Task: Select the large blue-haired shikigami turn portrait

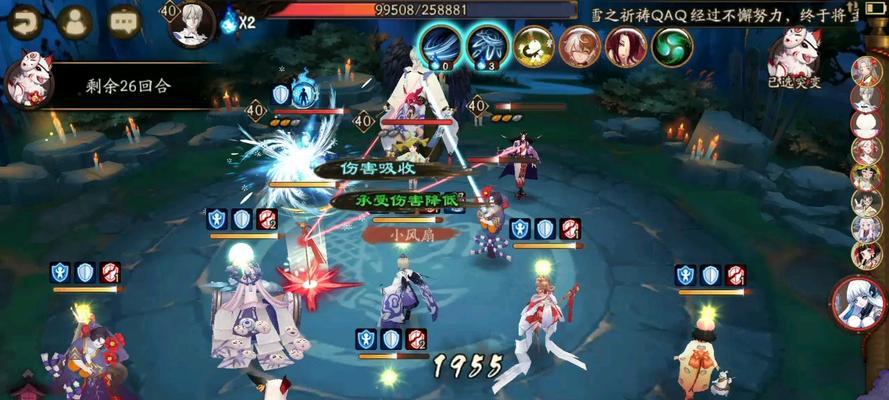Action: tap(860, 303)
